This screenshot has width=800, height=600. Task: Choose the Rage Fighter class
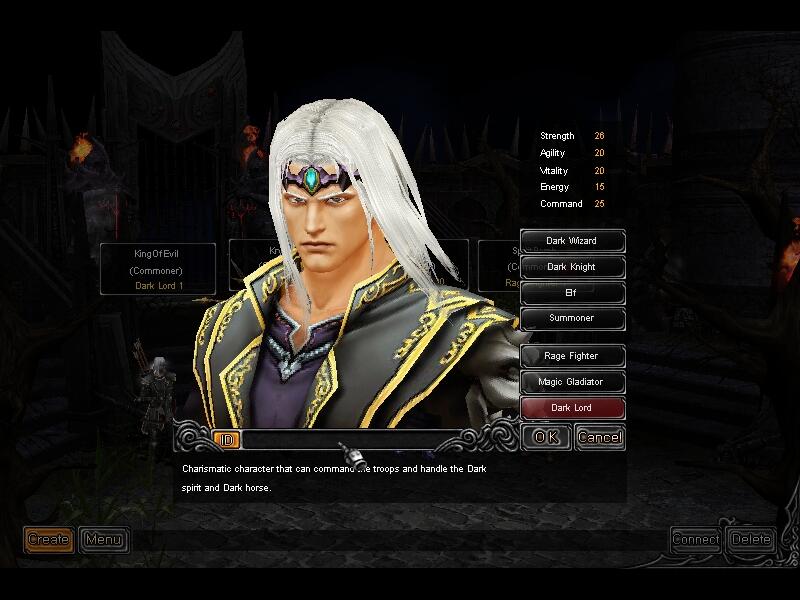coord(572,356)
